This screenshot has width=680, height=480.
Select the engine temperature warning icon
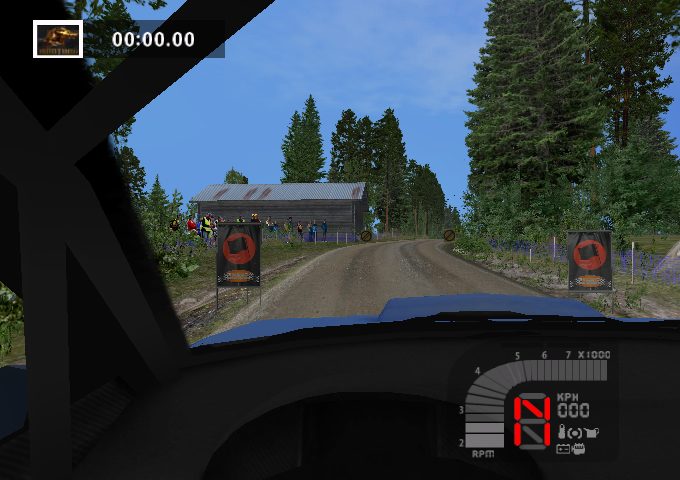point(562,432)
